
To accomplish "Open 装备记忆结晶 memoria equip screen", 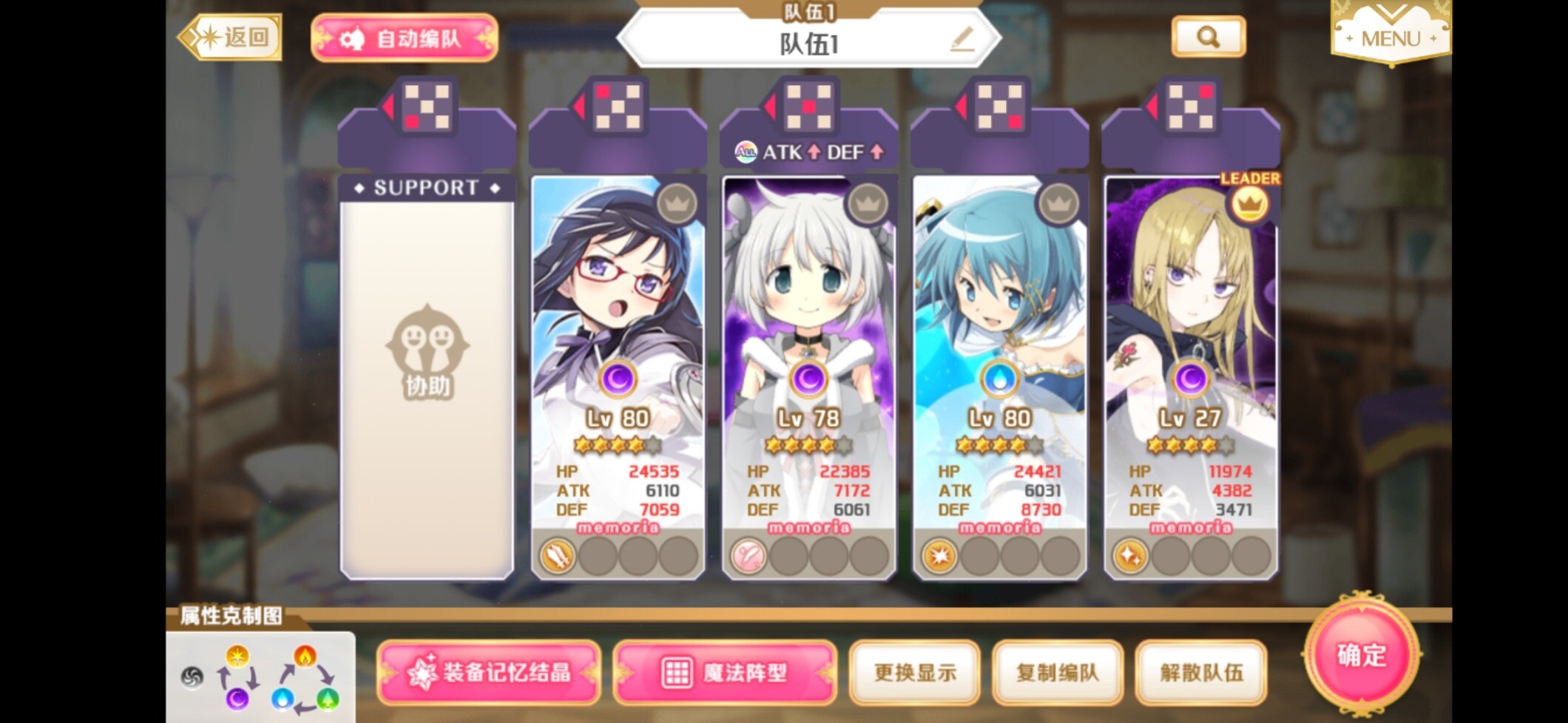I will (489, 672).
